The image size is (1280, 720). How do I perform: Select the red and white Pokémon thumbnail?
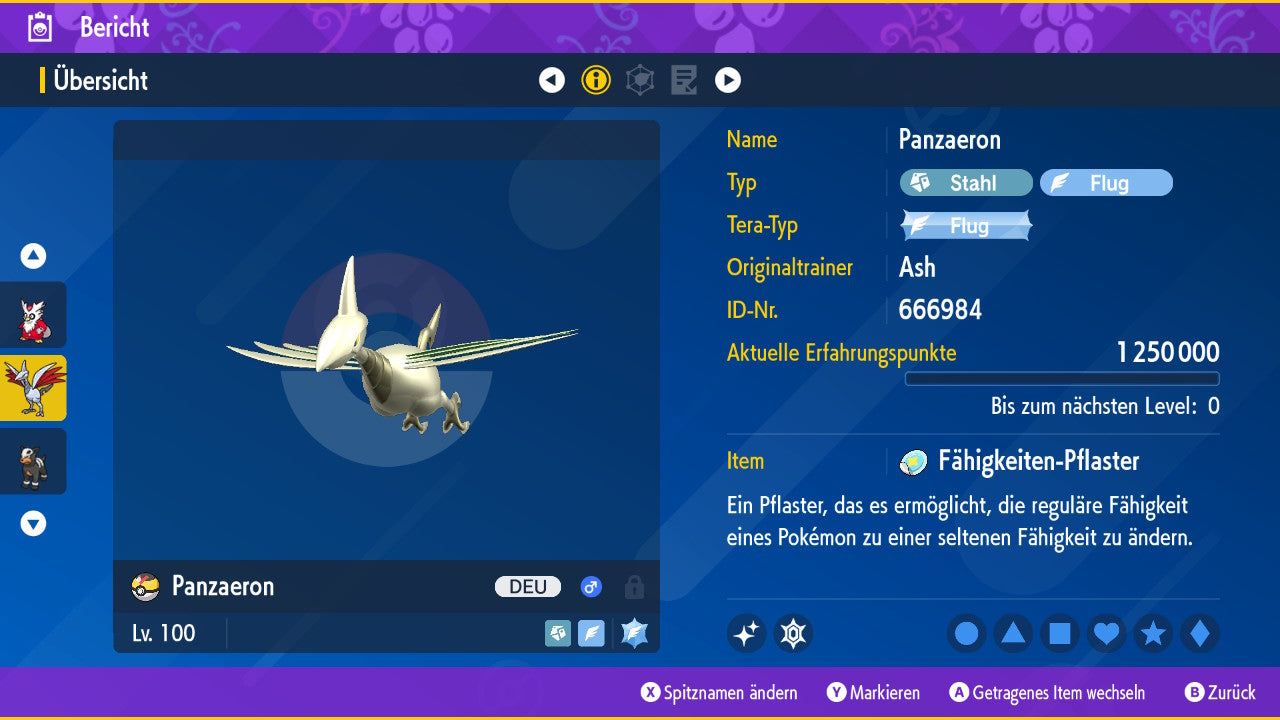(33, 315)
